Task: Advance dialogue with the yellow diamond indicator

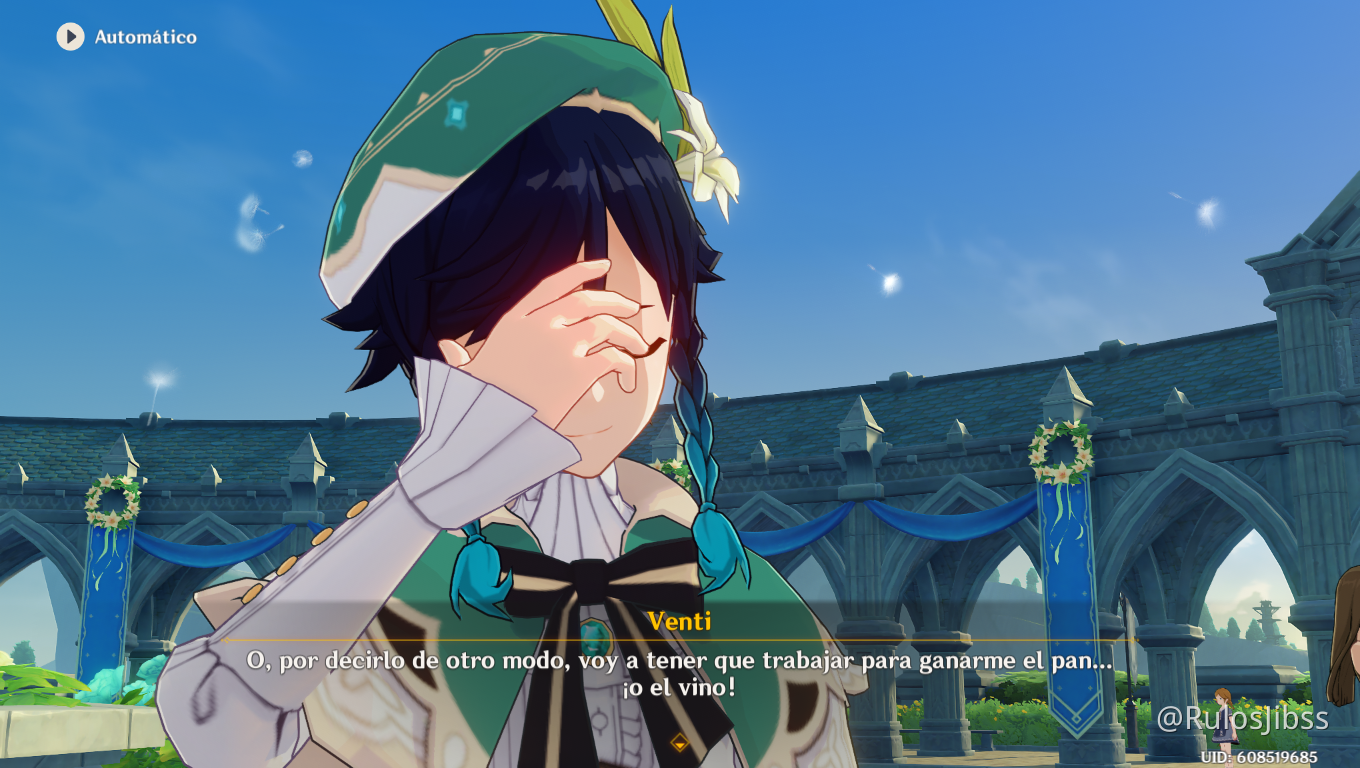Action: pyautogui.click(x=679, y=742)
